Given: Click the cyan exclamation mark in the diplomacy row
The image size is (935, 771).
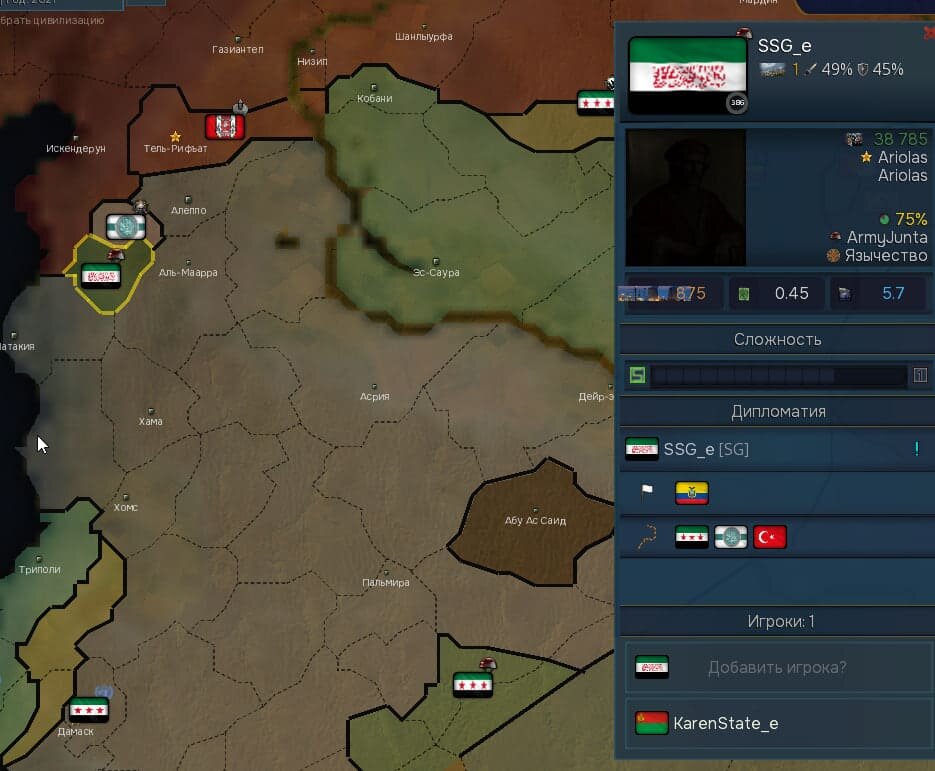Looking at the screenshot, I should coord(916,449).
